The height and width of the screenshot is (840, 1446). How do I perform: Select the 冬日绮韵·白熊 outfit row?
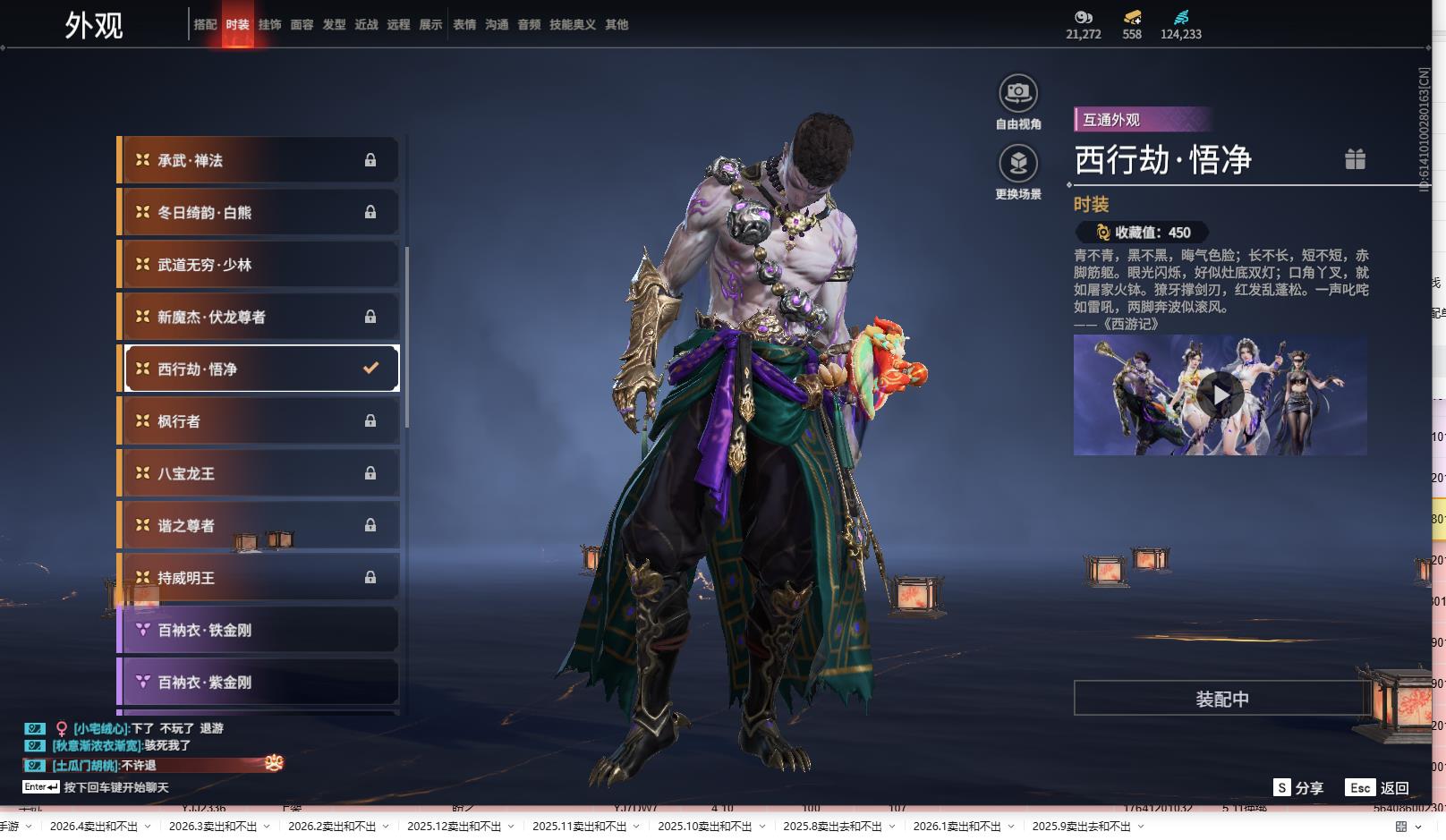click(259, 213)
